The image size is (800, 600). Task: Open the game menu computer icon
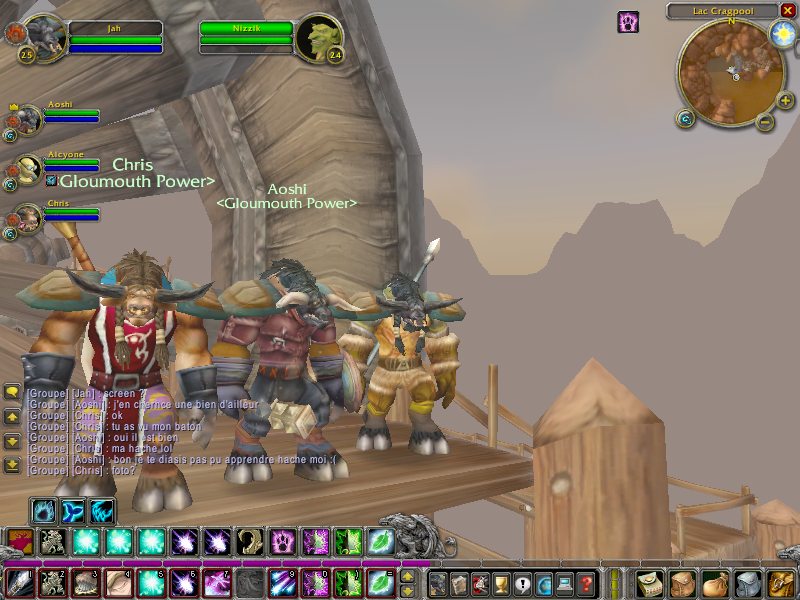coord(565,584)
